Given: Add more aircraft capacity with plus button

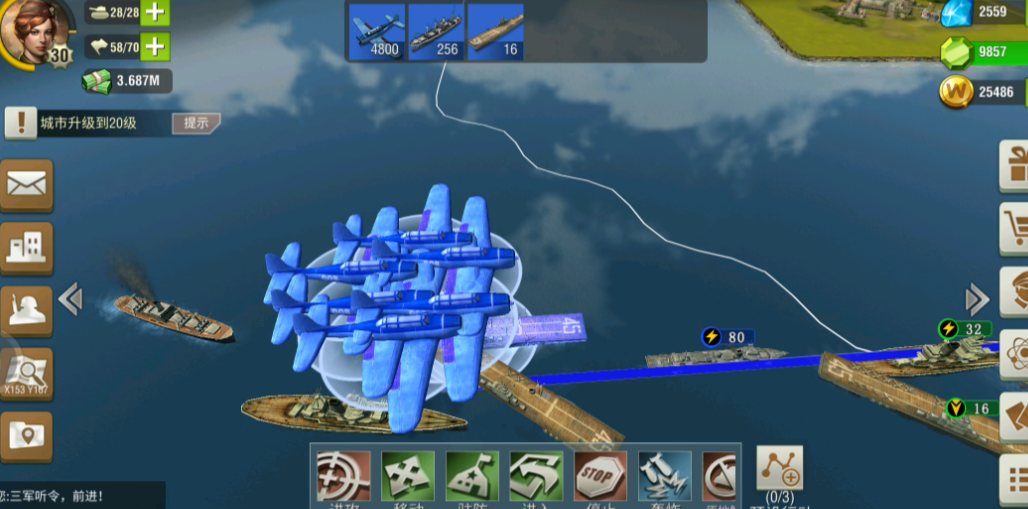Looking at the screenshot, I should click(155, 47).
